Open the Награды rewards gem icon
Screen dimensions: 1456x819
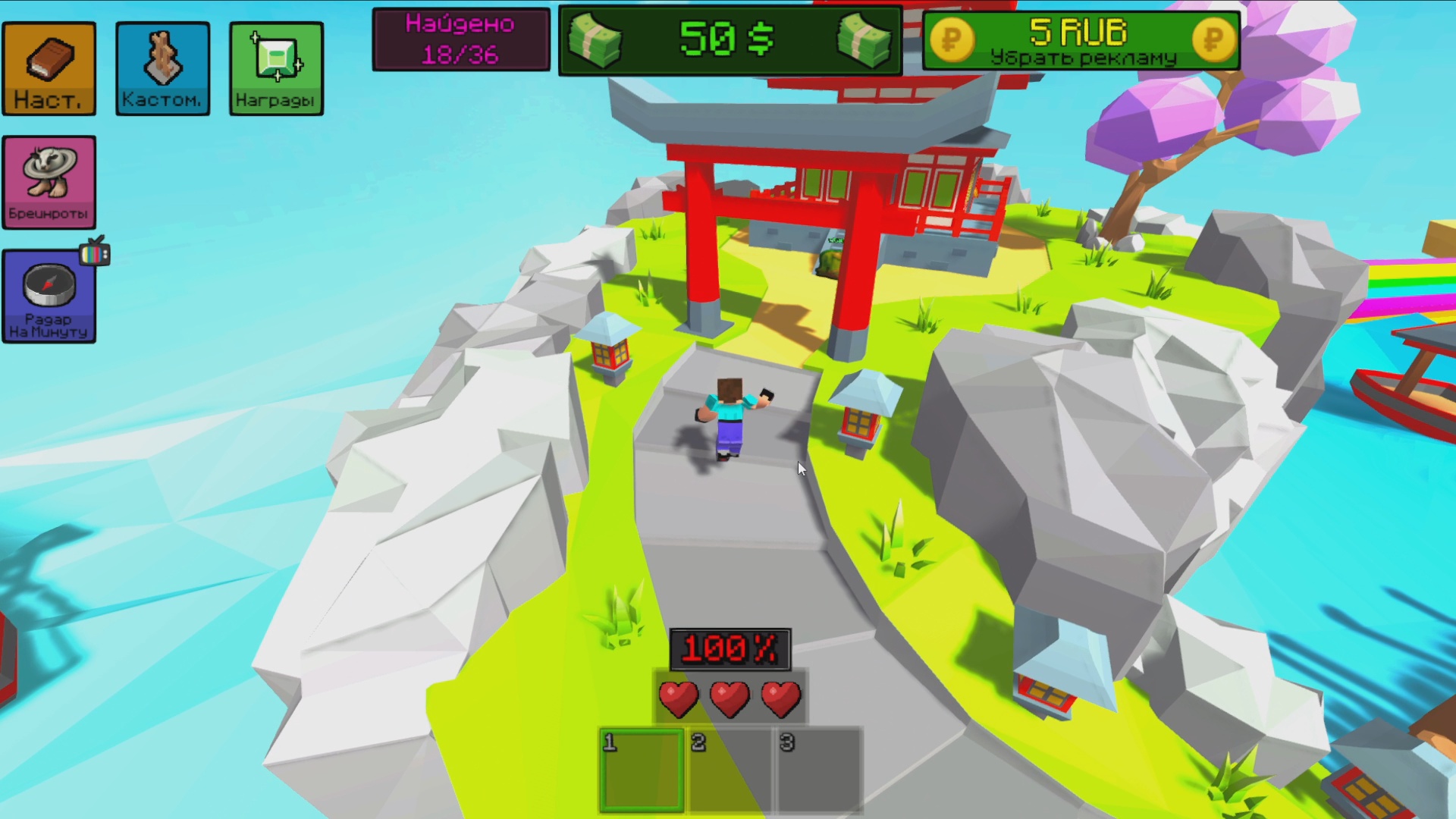point(276,68)
